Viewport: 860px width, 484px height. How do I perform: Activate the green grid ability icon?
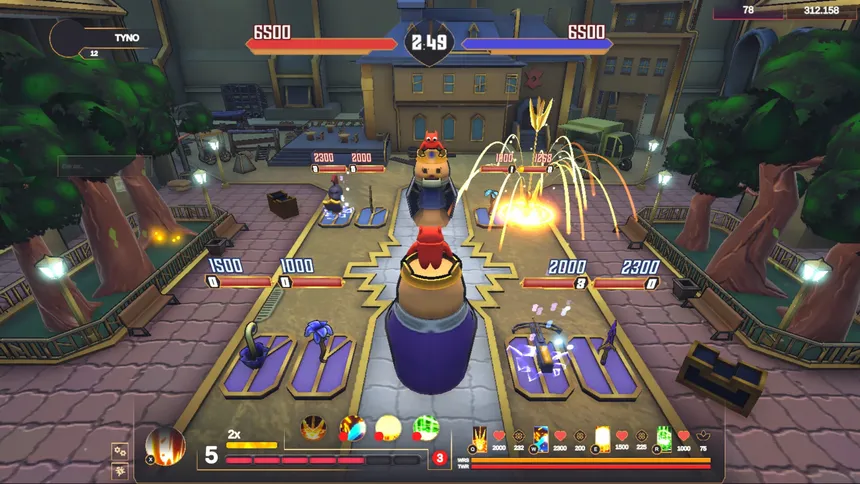click(x=425, y=428)
